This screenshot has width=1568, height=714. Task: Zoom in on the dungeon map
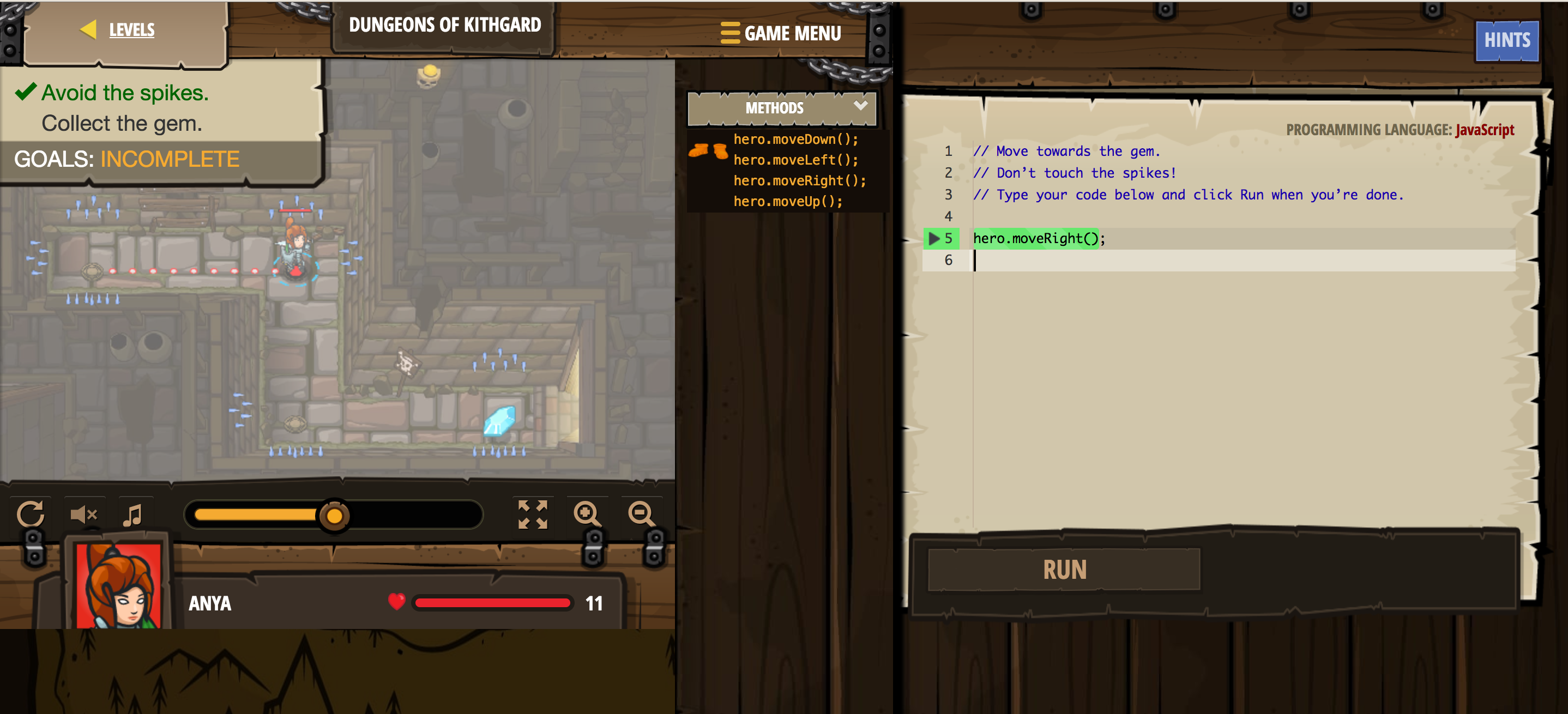[x=587, y=515]
